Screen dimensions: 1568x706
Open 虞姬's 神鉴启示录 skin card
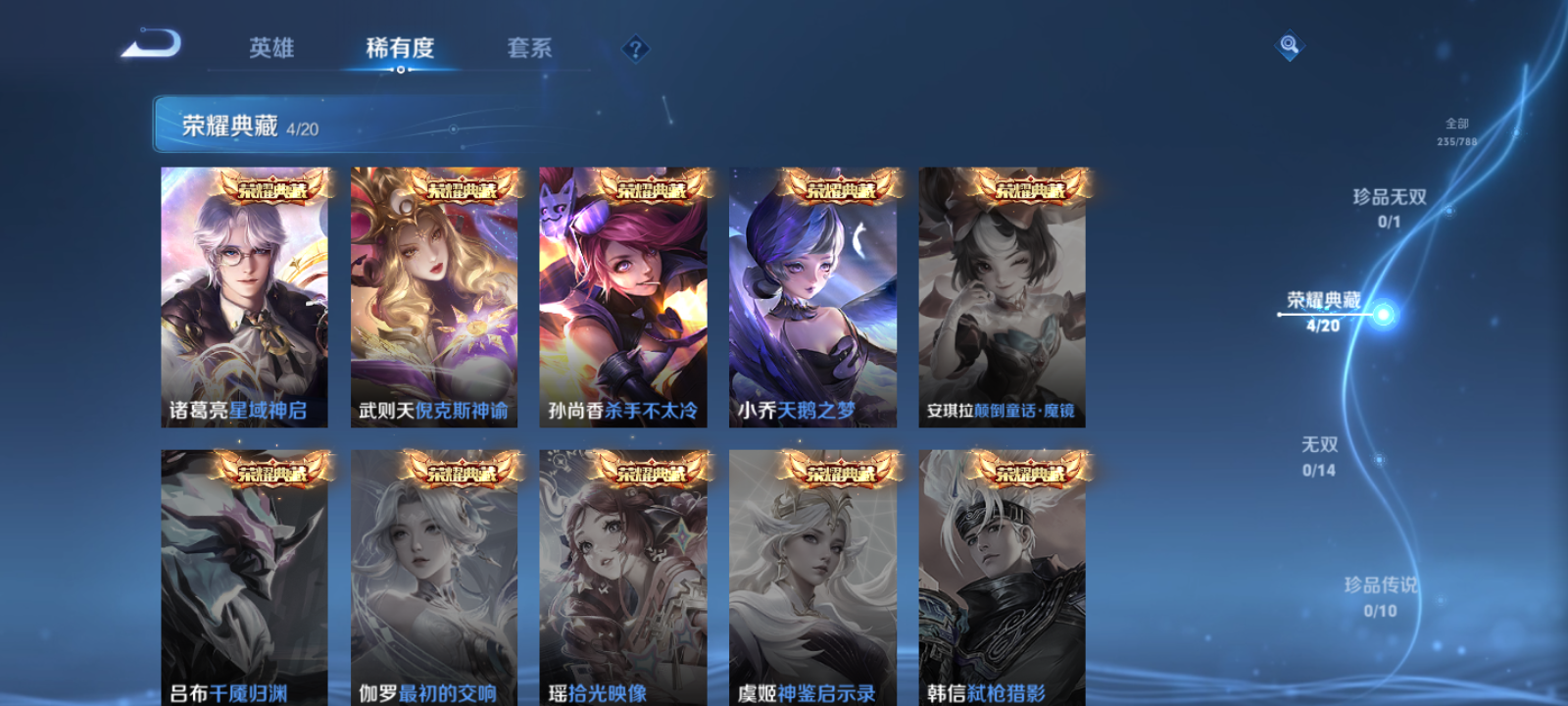[x=813, y=579]
